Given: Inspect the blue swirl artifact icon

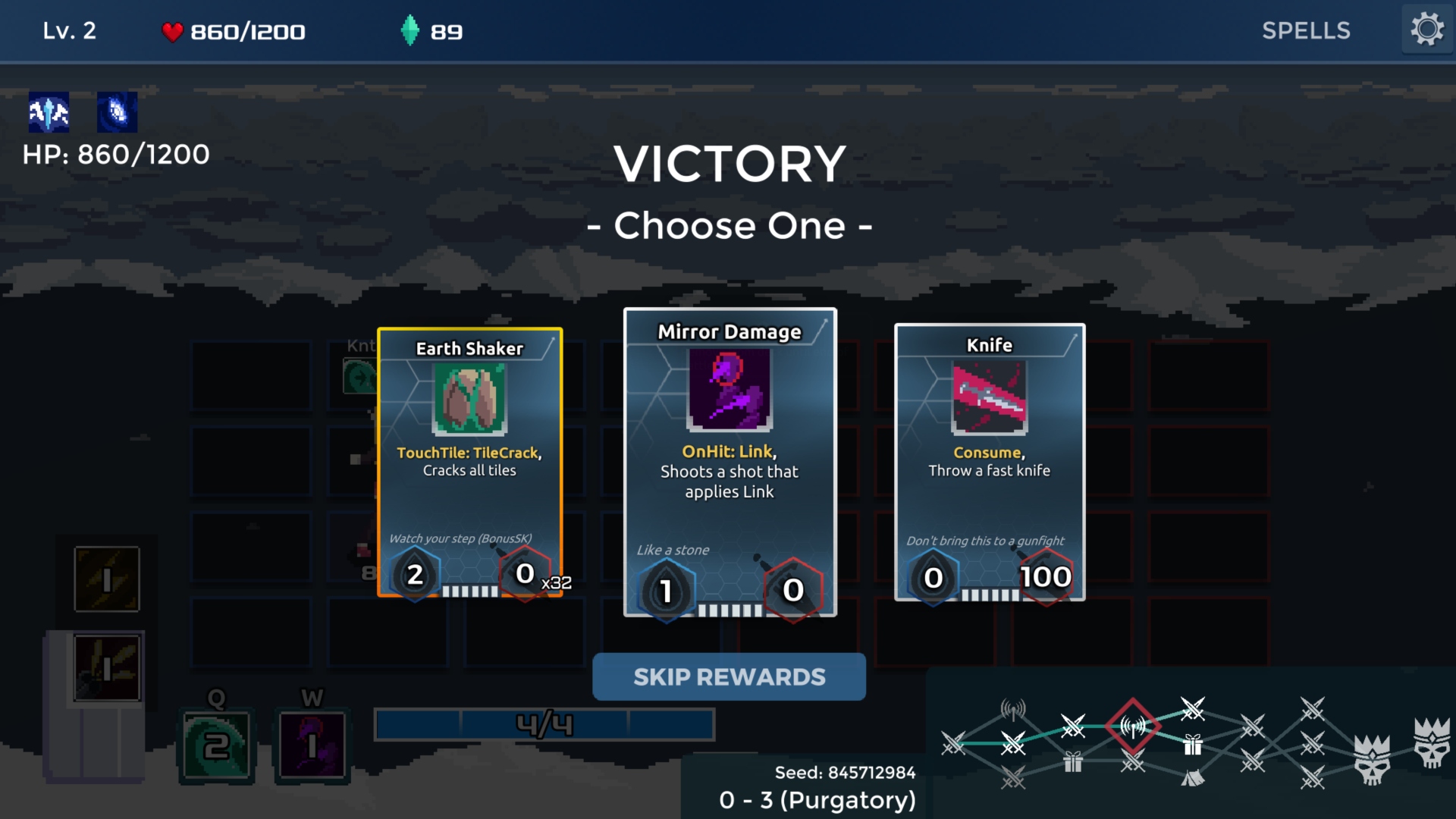Looking at the screenshot, I should pyautogui.click(x=117, y=112).
